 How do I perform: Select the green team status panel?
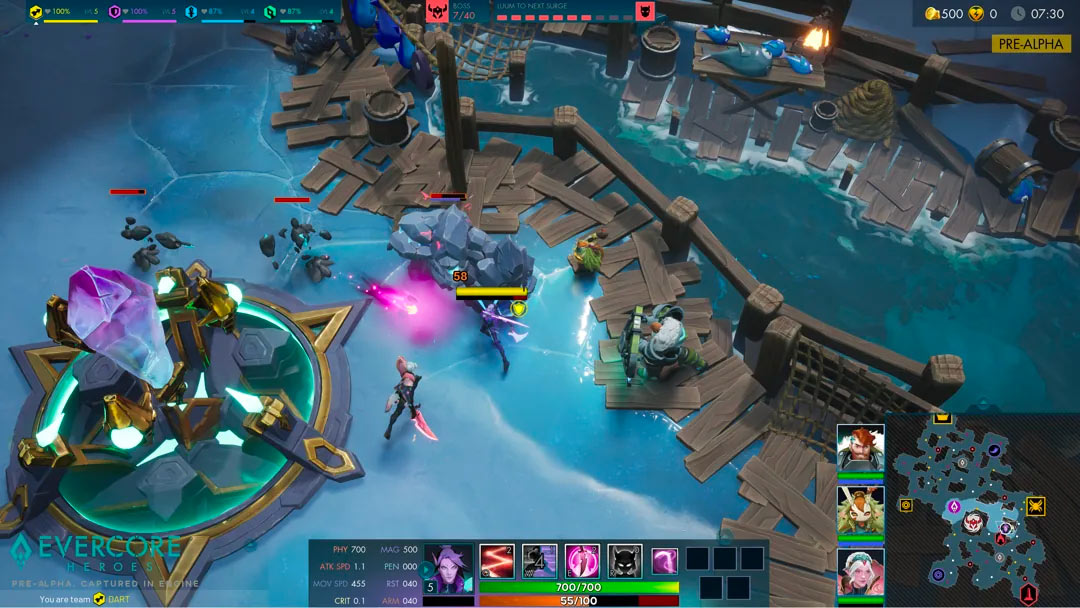[298, 13]
